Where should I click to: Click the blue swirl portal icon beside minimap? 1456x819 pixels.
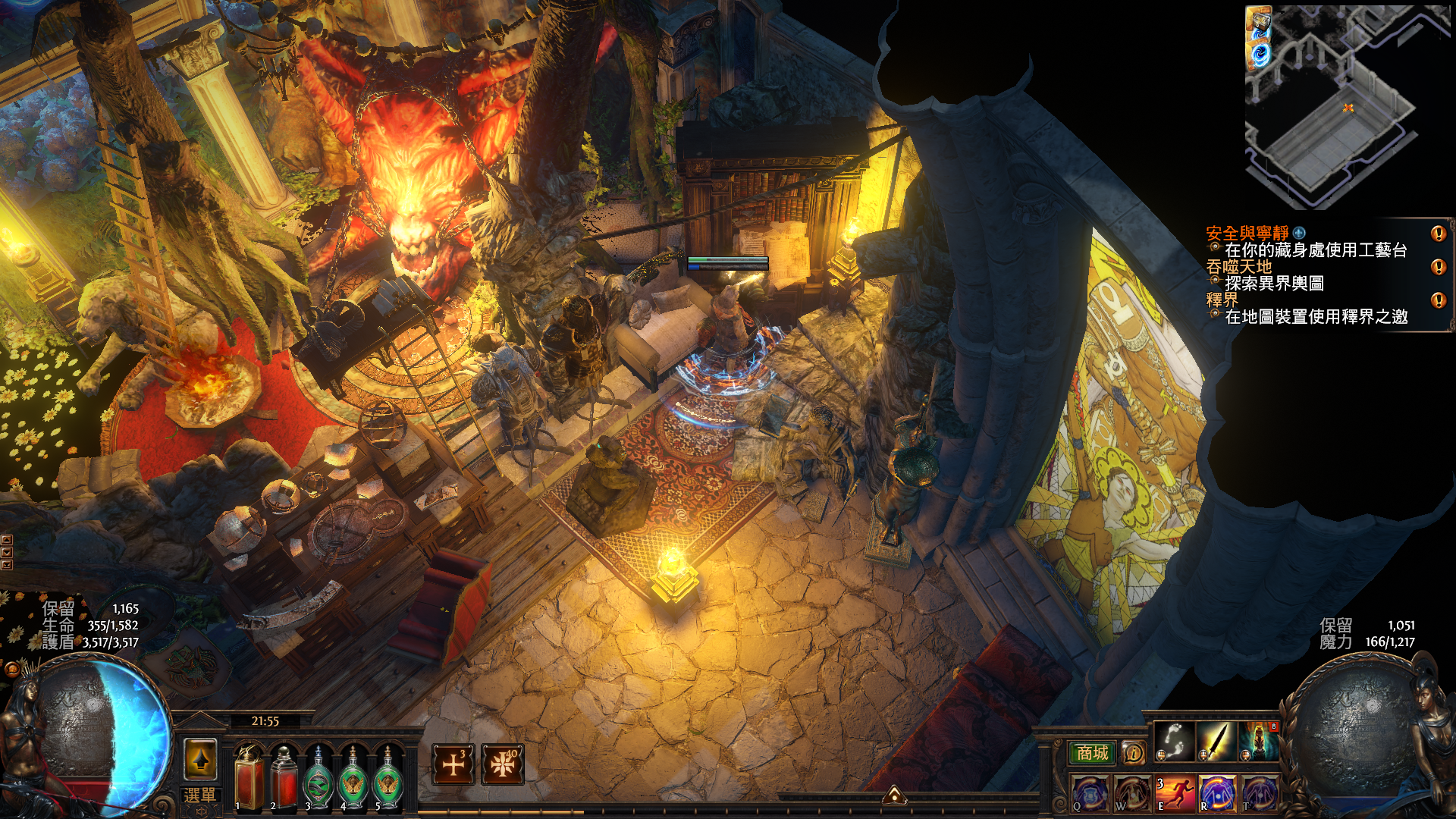(x=1260, y=55)
